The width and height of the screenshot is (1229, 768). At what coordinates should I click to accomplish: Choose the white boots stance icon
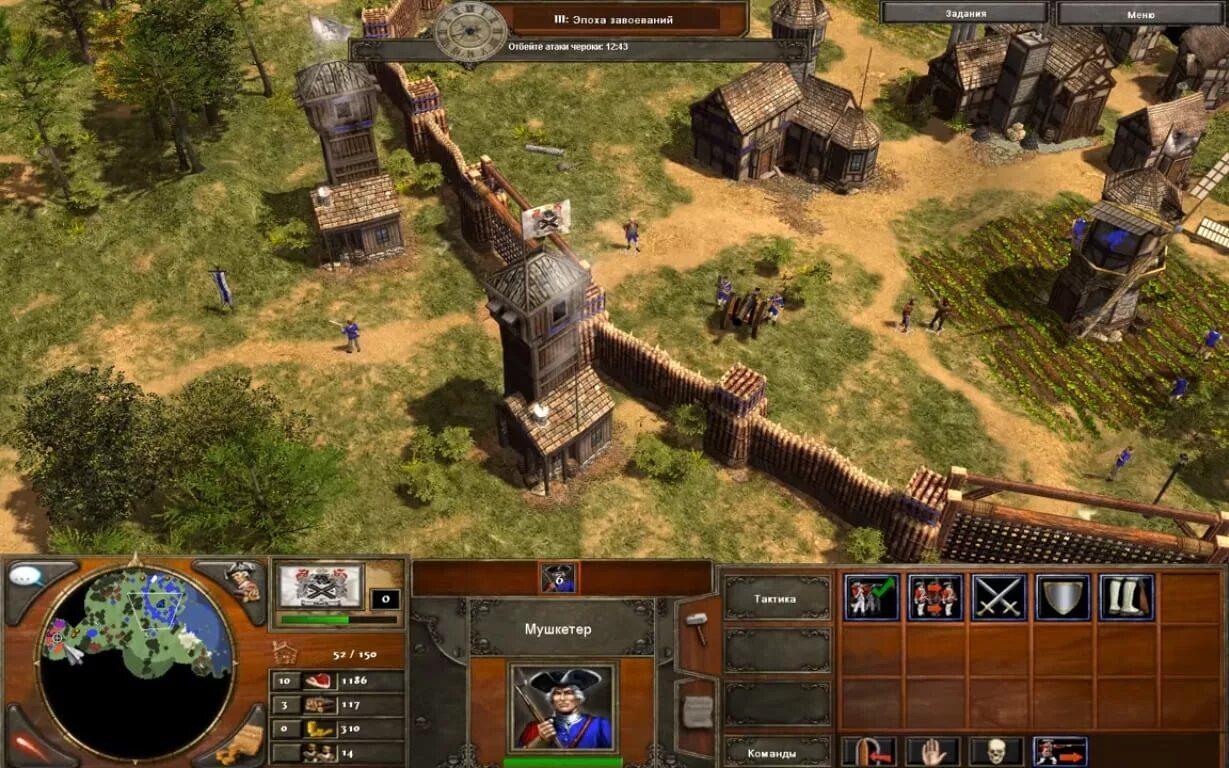[1127, 597]
